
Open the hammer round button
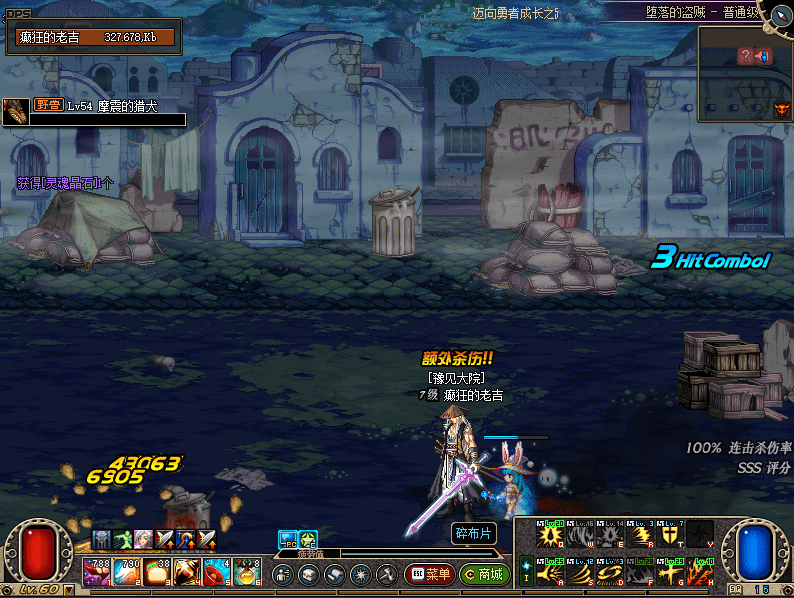(x=386, y=574)
